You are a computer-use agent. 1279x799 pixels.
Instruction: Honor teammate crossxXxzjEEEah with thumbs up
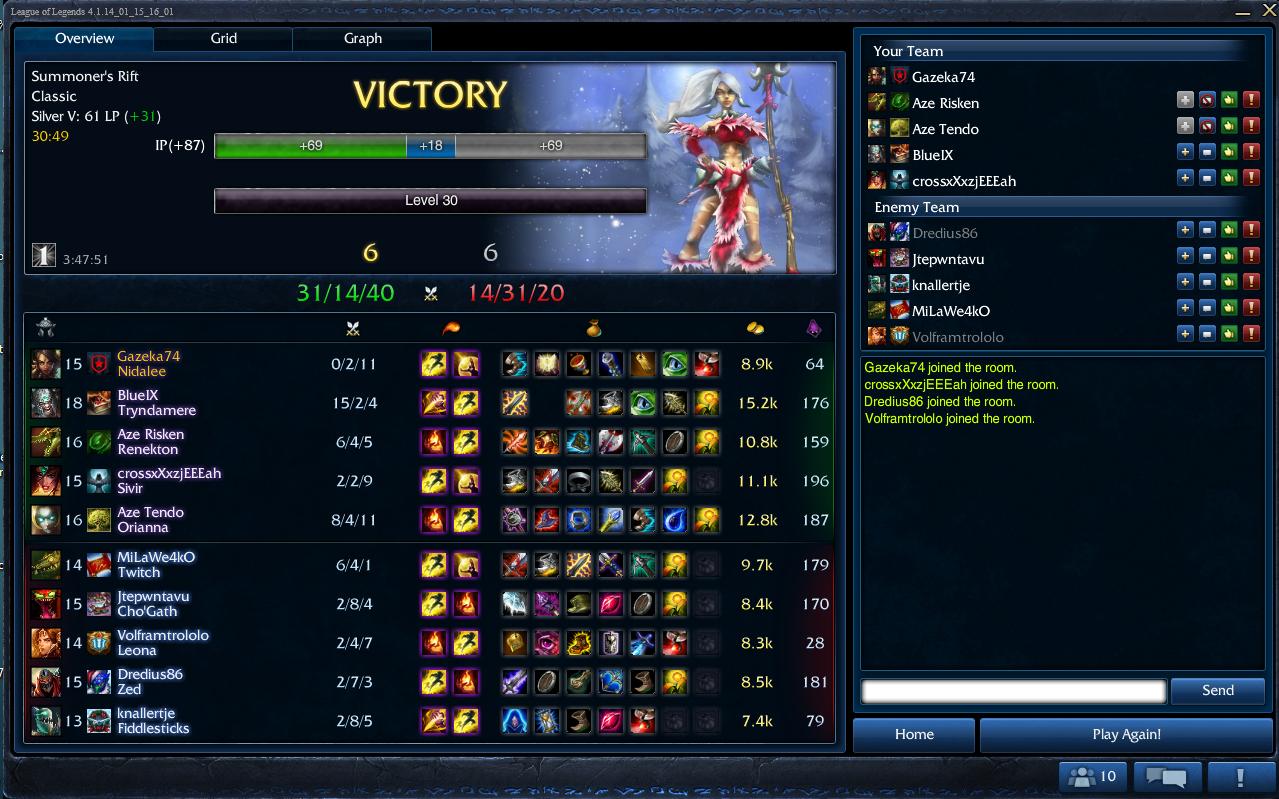pos(1229,181)
